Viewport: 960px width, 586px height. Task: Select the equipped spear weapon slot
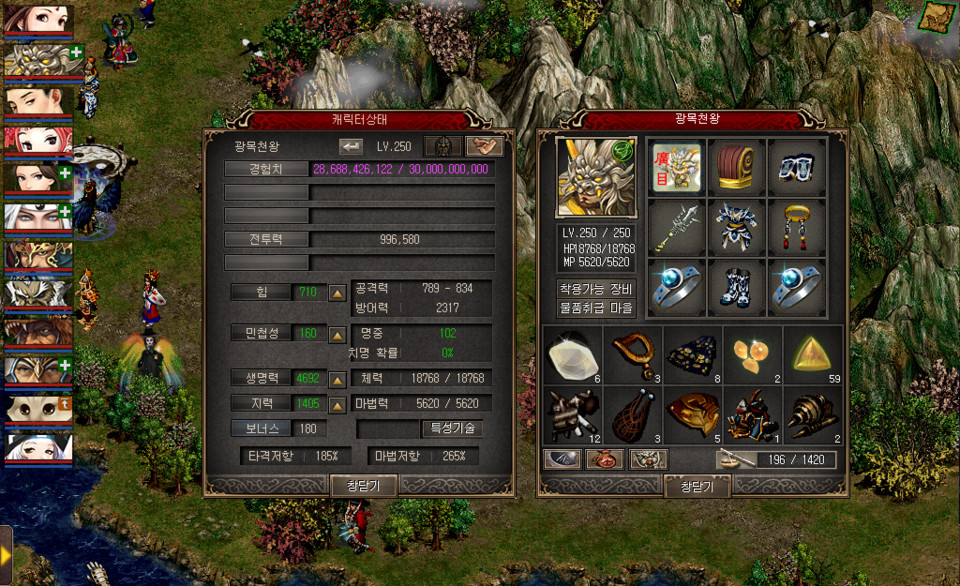tap(676, 228)
